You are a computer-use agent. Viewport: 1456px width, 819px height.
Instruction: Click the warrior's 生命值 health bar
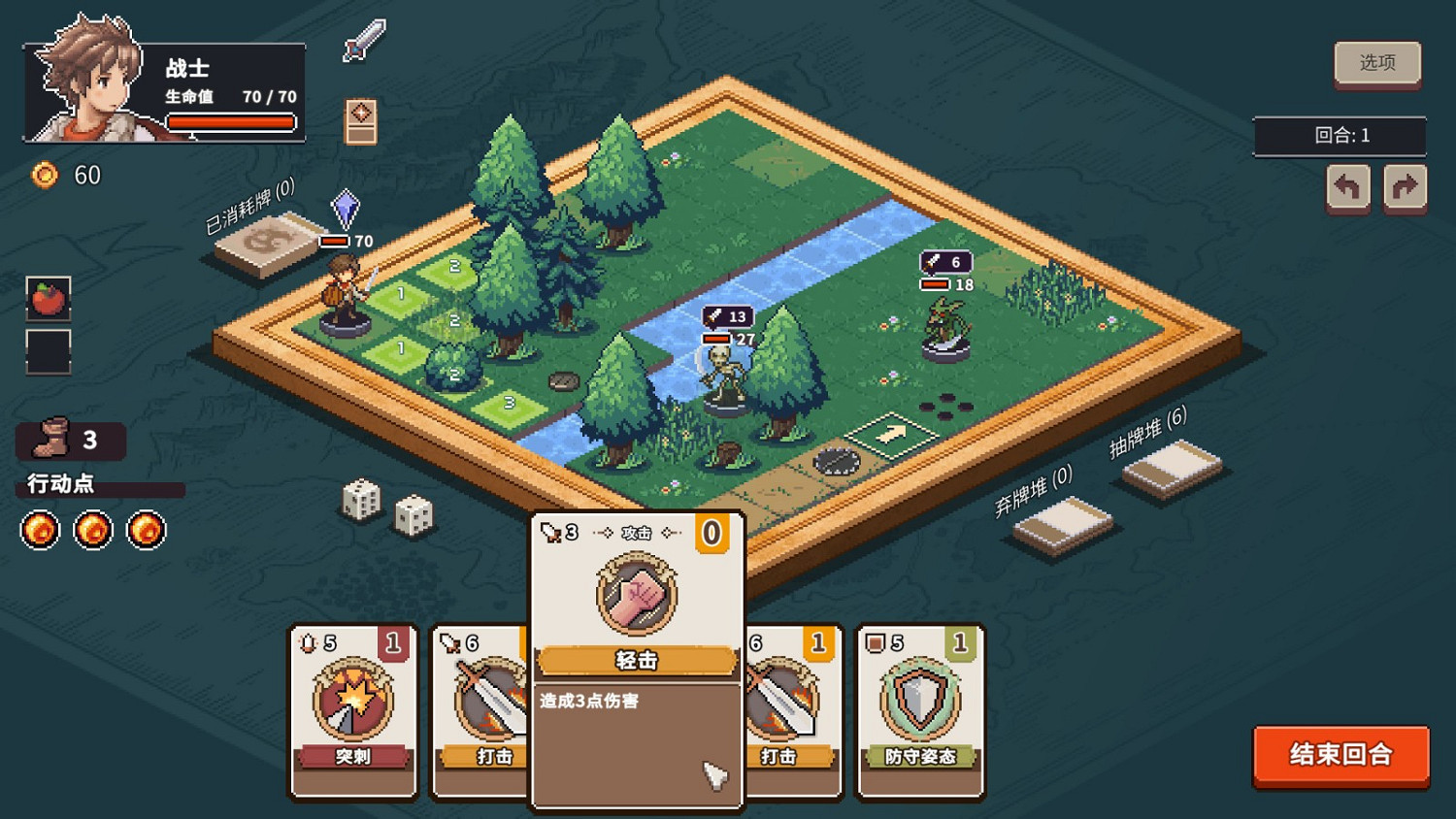tap(231, 121)
